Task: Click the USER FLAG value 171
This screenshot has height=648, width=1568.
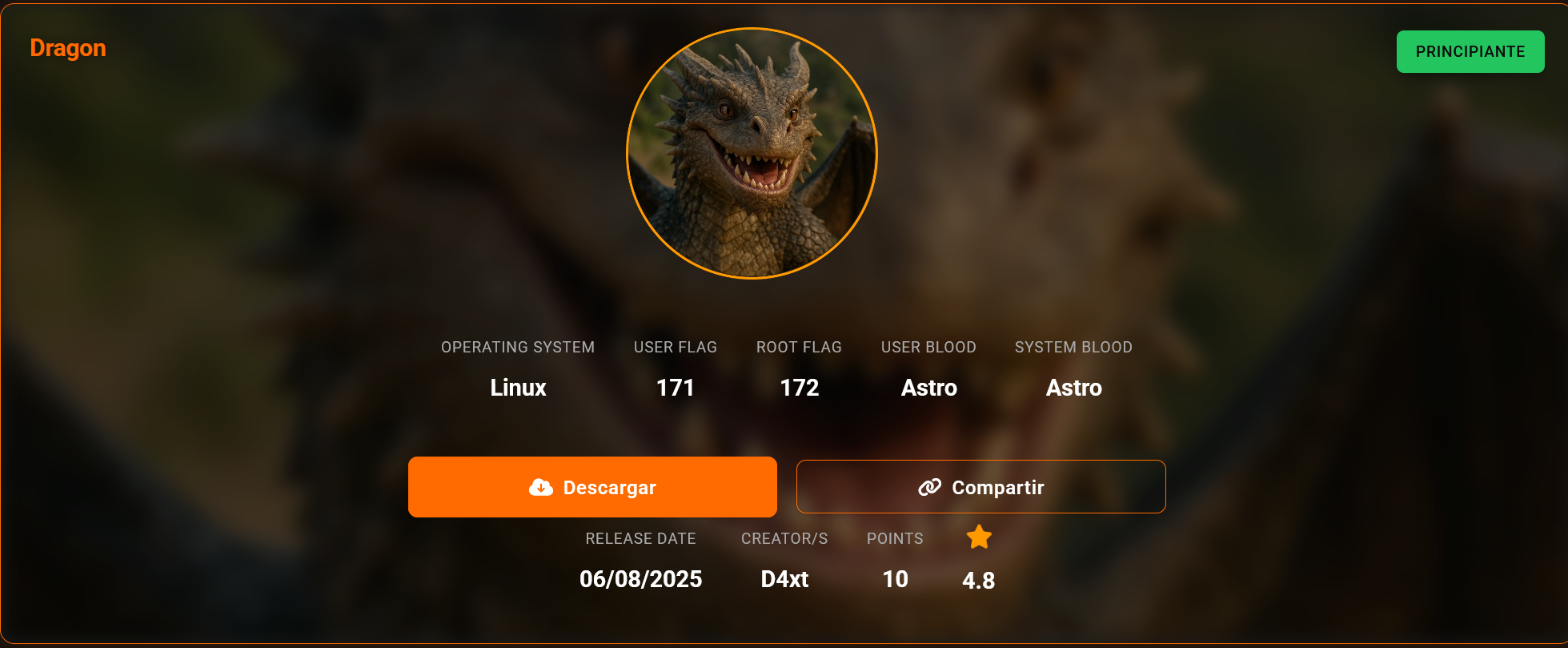Action: pyautogui.click(x=675, y=388)
